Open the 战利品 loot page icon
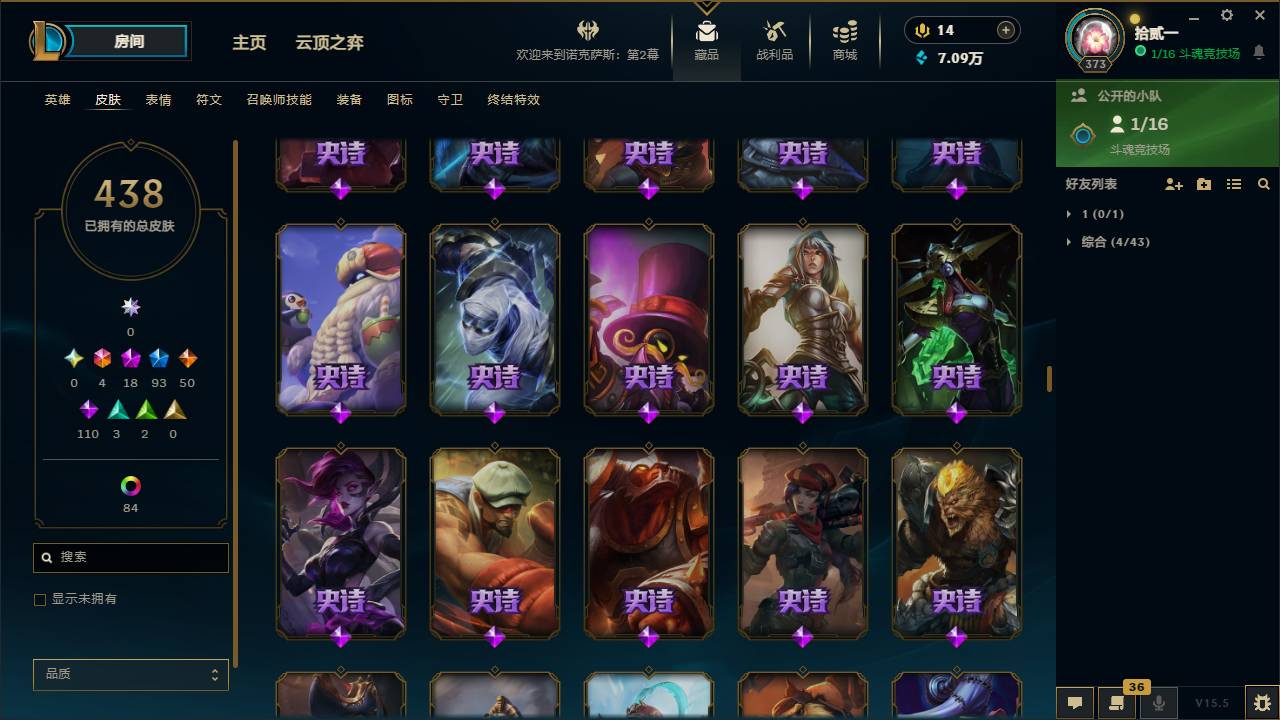This screenshot has width=1280, height=720. [775, 35]
